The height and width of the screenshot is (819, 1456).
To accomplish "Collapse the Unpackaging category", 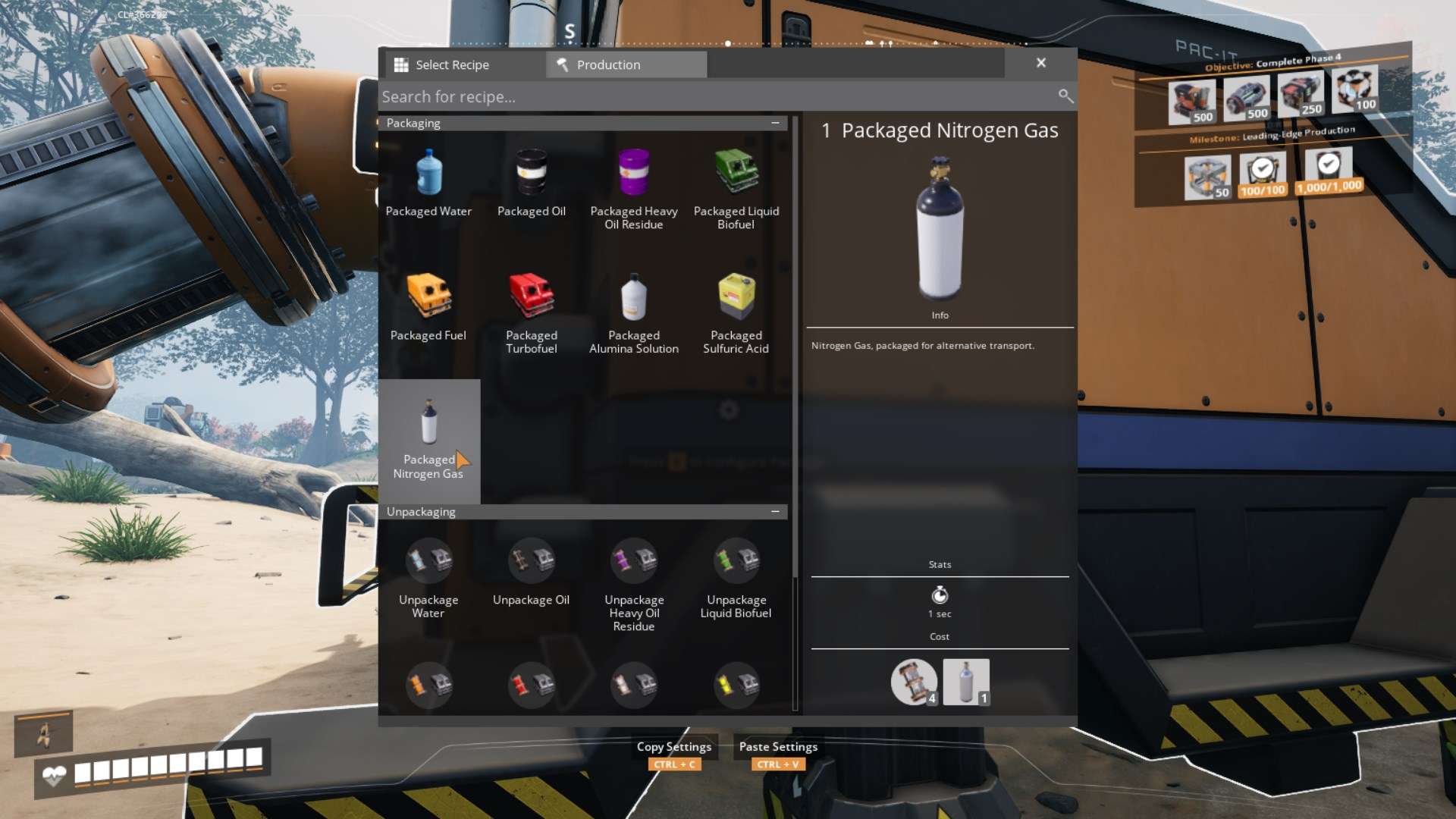I will [x=775, y=512].
